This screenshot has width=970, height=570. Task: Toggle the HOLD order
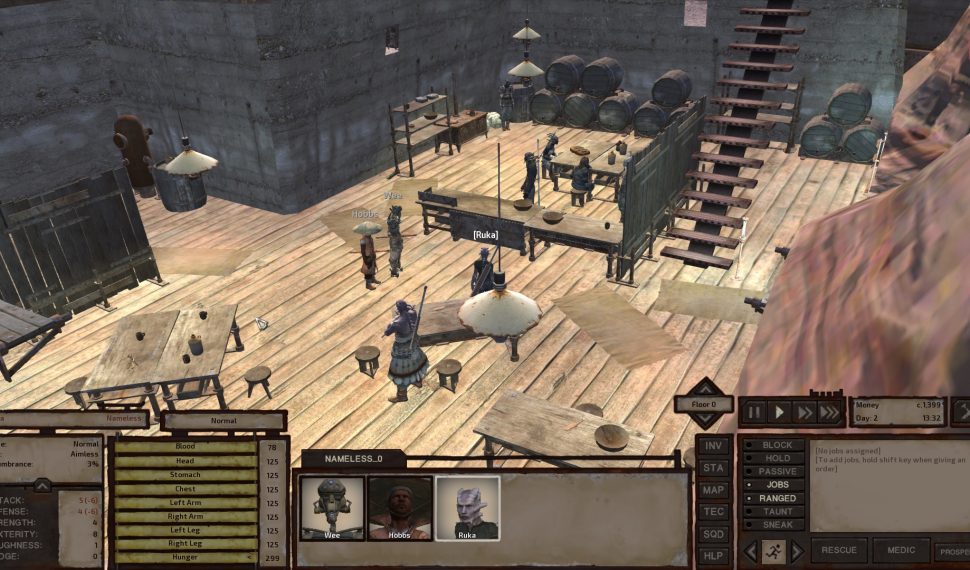777,458
